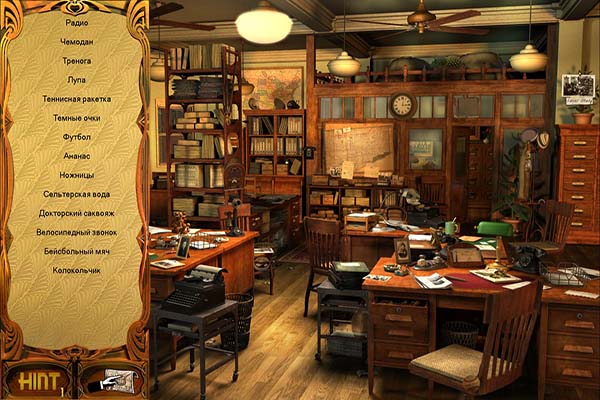The width and height of the screenshot is (600, 400).
Task: Choose 'Темные очки' in the list
Action: (77, 118)
